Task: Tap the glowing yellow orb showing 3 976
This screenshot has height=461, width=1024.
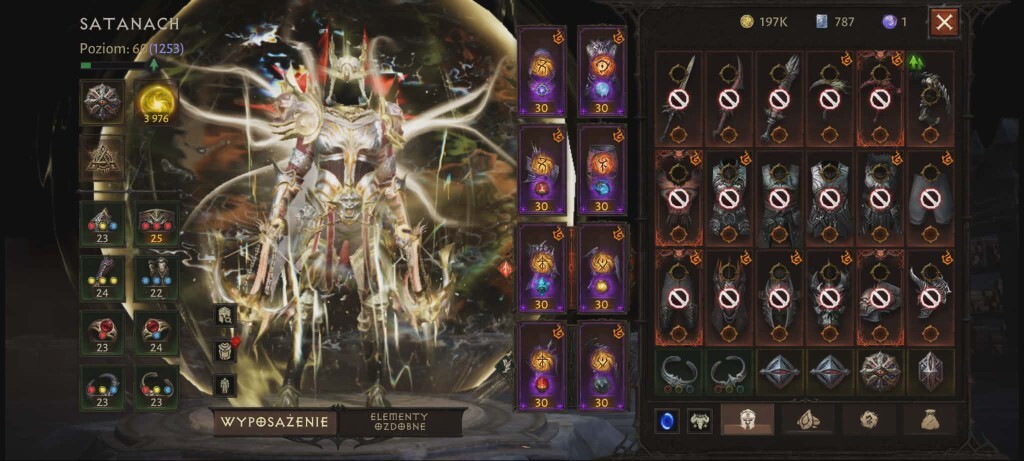Action: 156,102
